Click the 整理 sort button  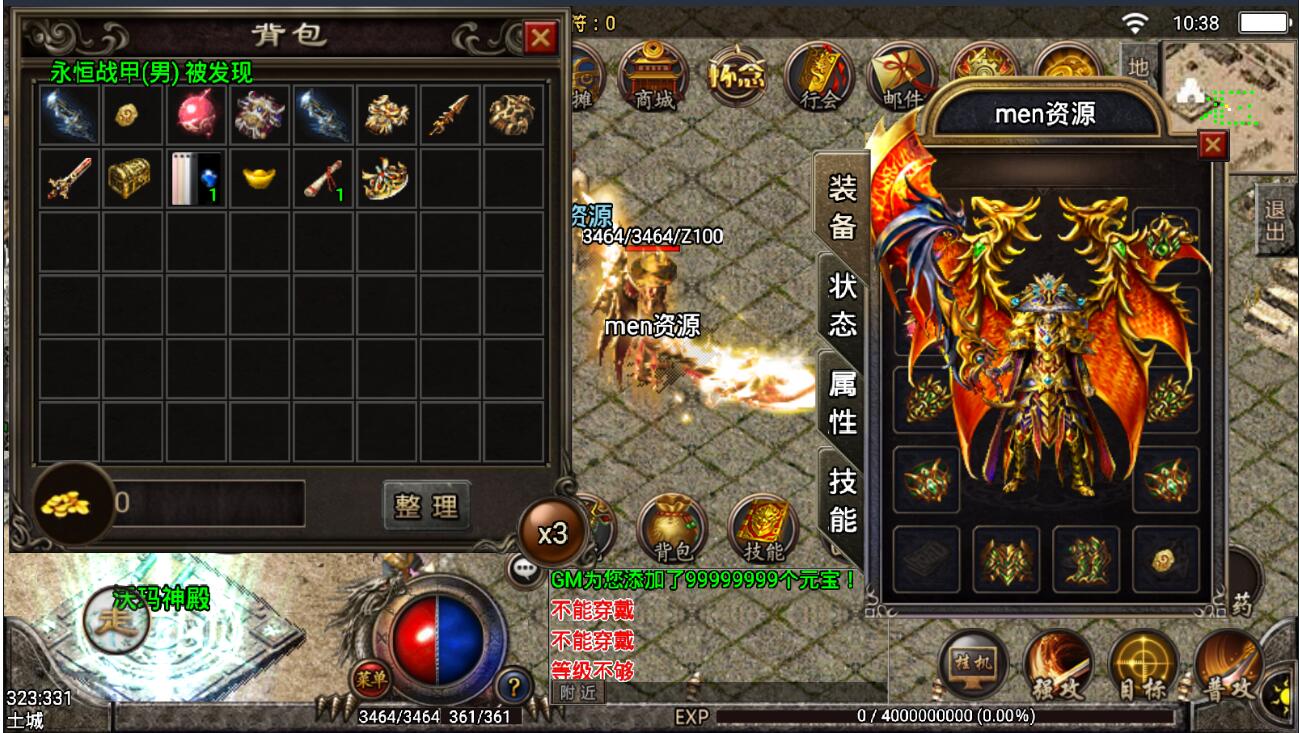[426, 506]
